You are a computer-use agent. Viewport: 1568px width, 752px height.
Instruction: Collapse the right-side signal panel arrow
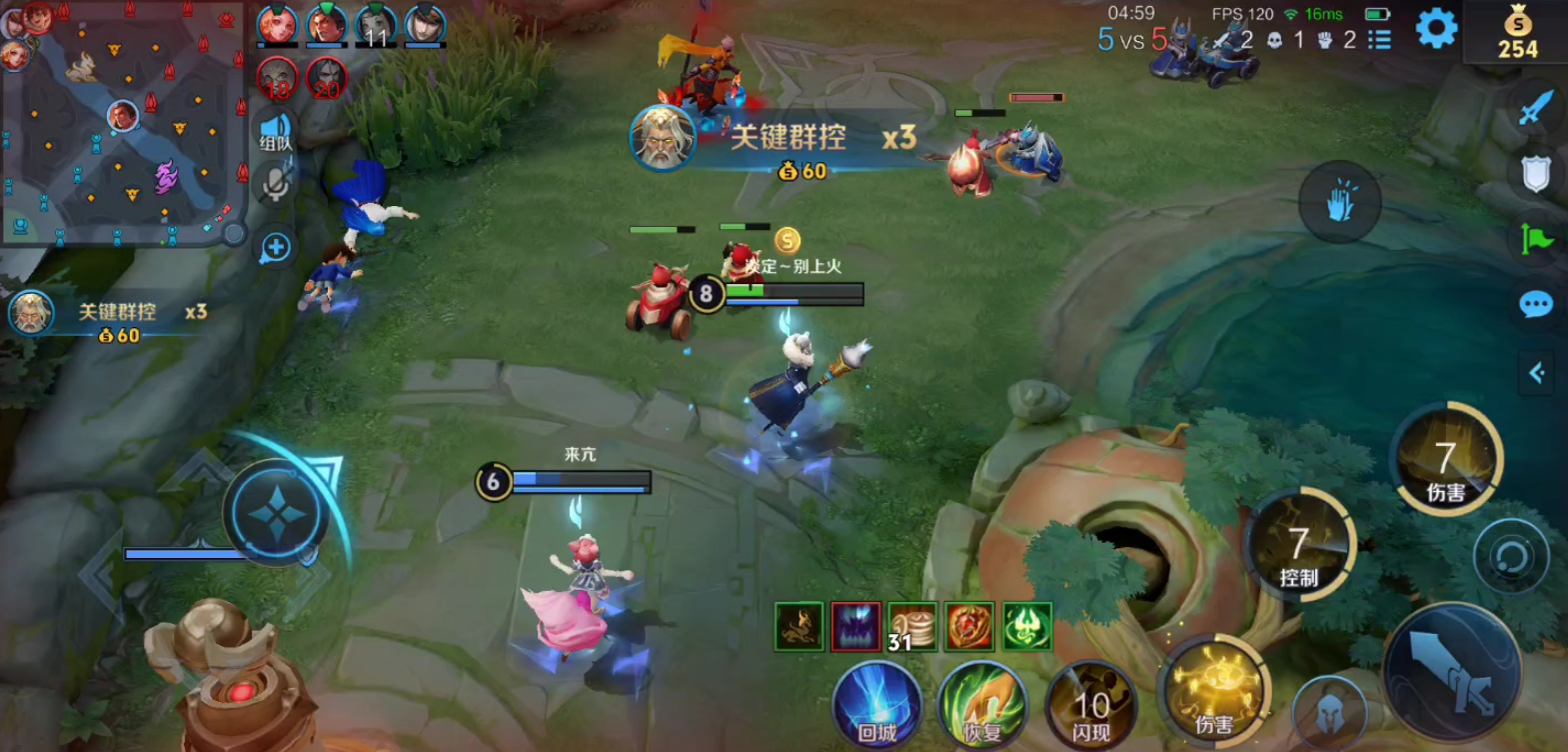(1537, 373)
